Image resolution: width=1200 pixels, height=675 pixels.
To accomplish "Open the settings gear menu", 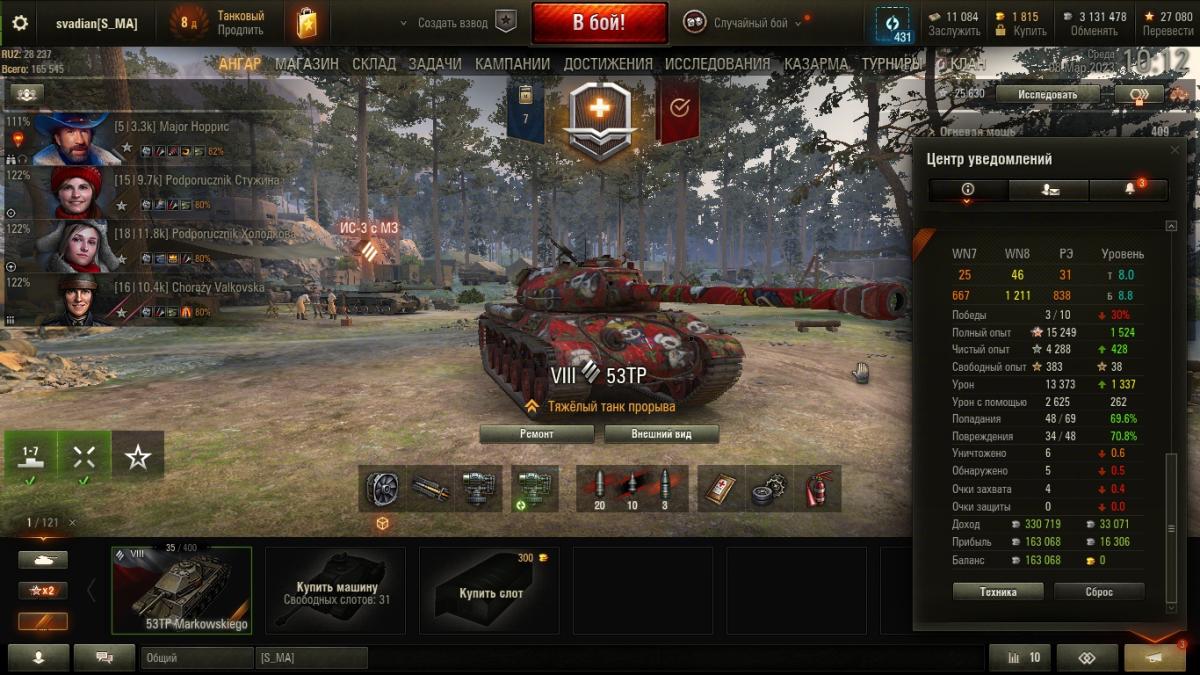I will pyautogui.click(x=20, y=23).
